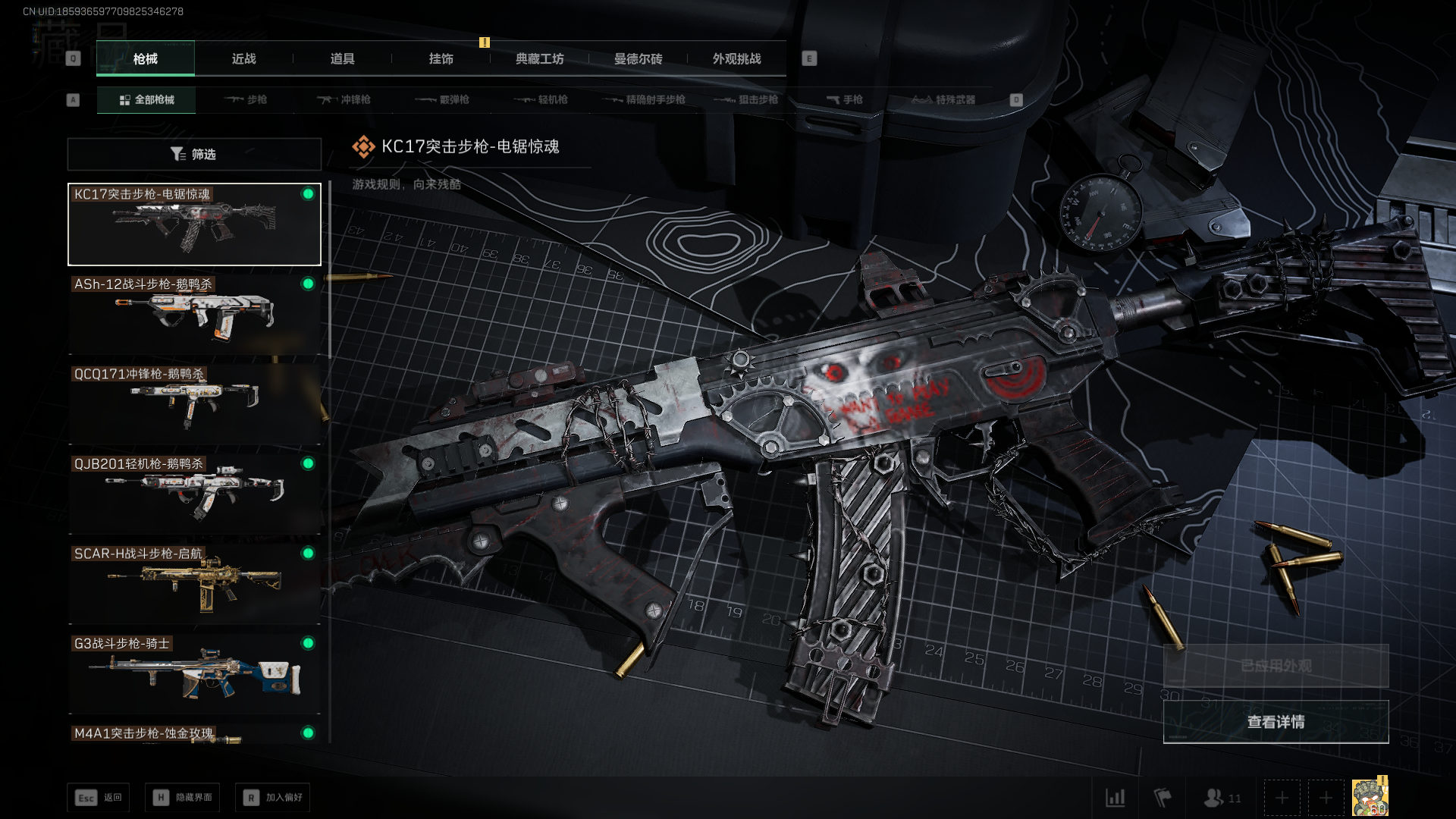Viewport: 1456px width, 819px height.
Task: Open the 筛选 filter button
Action: click(x=194, y=154)
